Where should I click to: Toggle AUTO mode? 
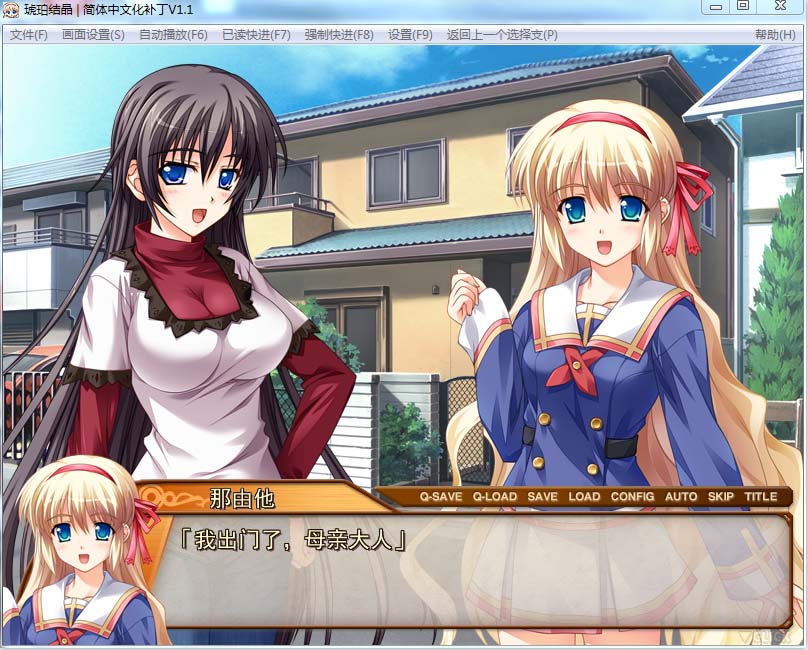coord(681,497)
